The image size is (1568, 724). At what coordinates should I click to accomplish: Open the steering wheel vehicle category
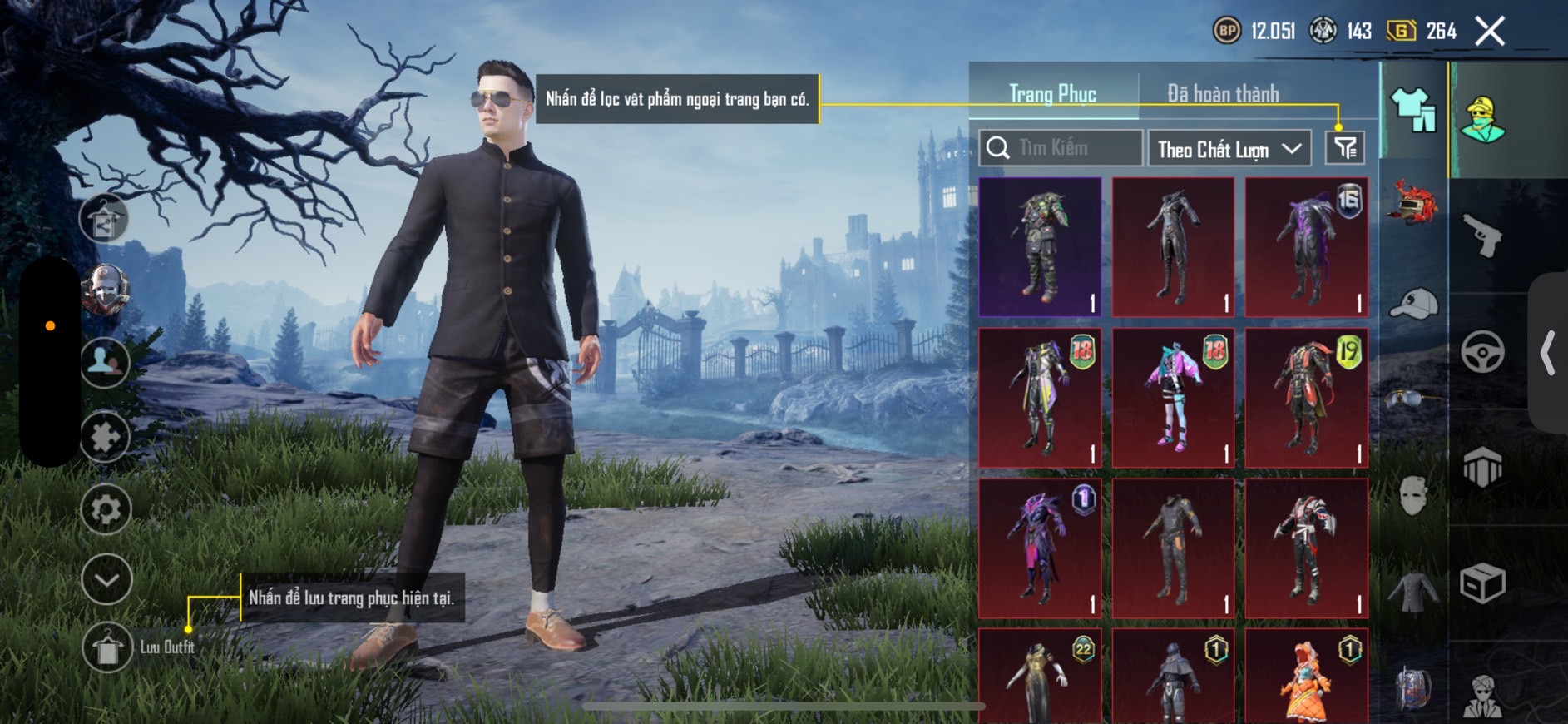click(x=1482, y=351)
